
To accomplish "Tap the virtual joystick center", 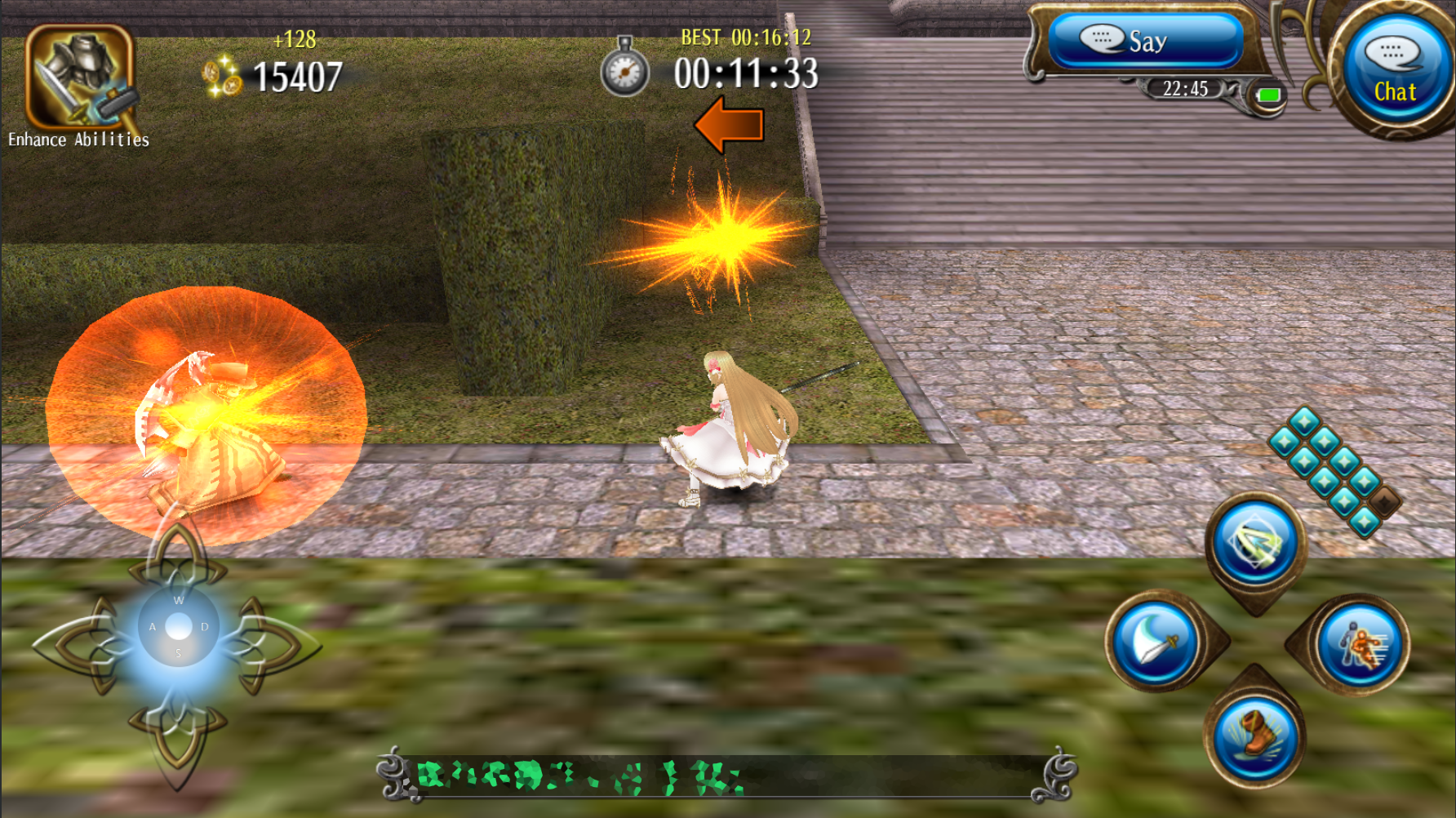I will pyautogui.click(x=178, y=627).
